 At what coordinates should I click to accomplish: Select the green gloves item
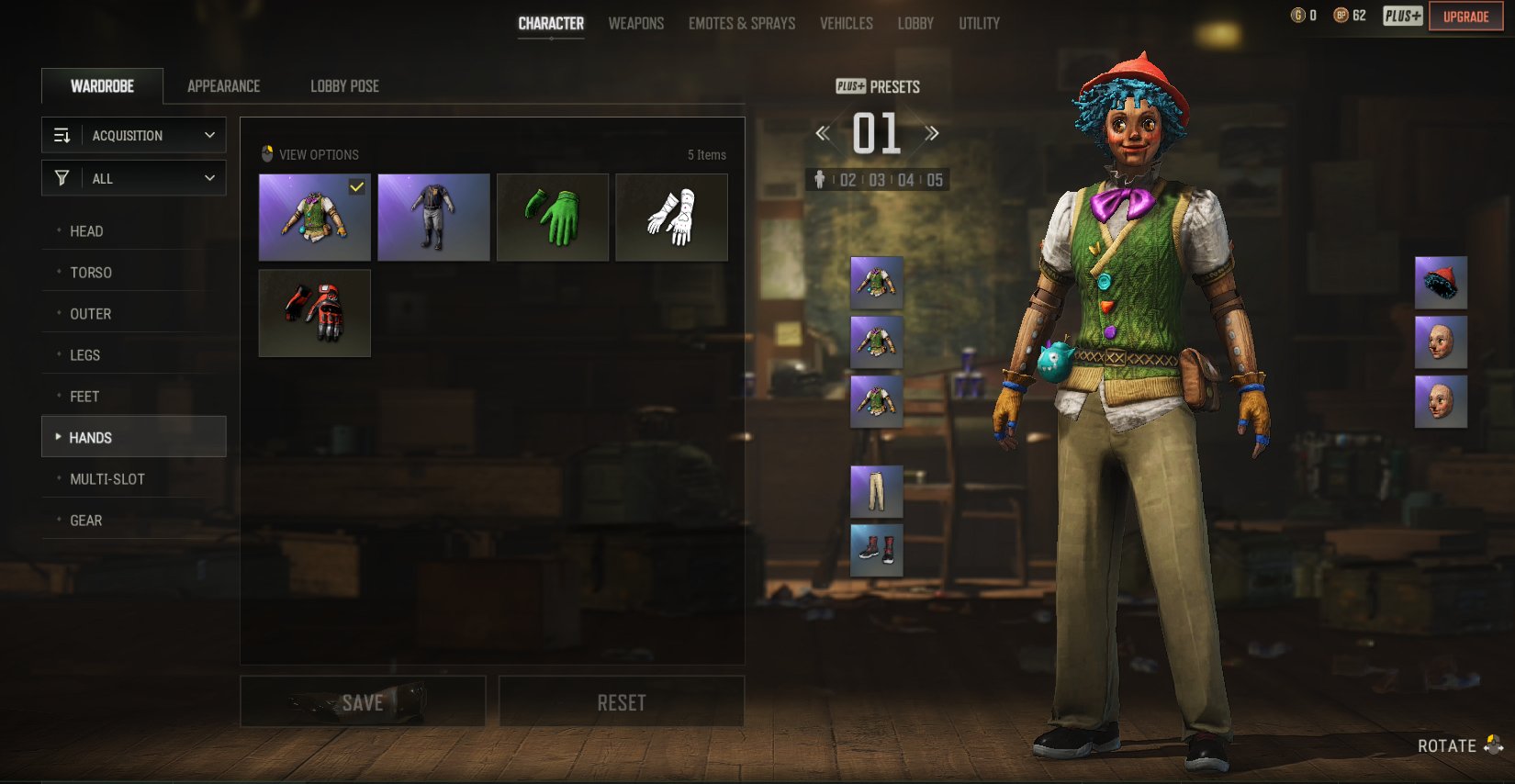[x=553, y=218]
